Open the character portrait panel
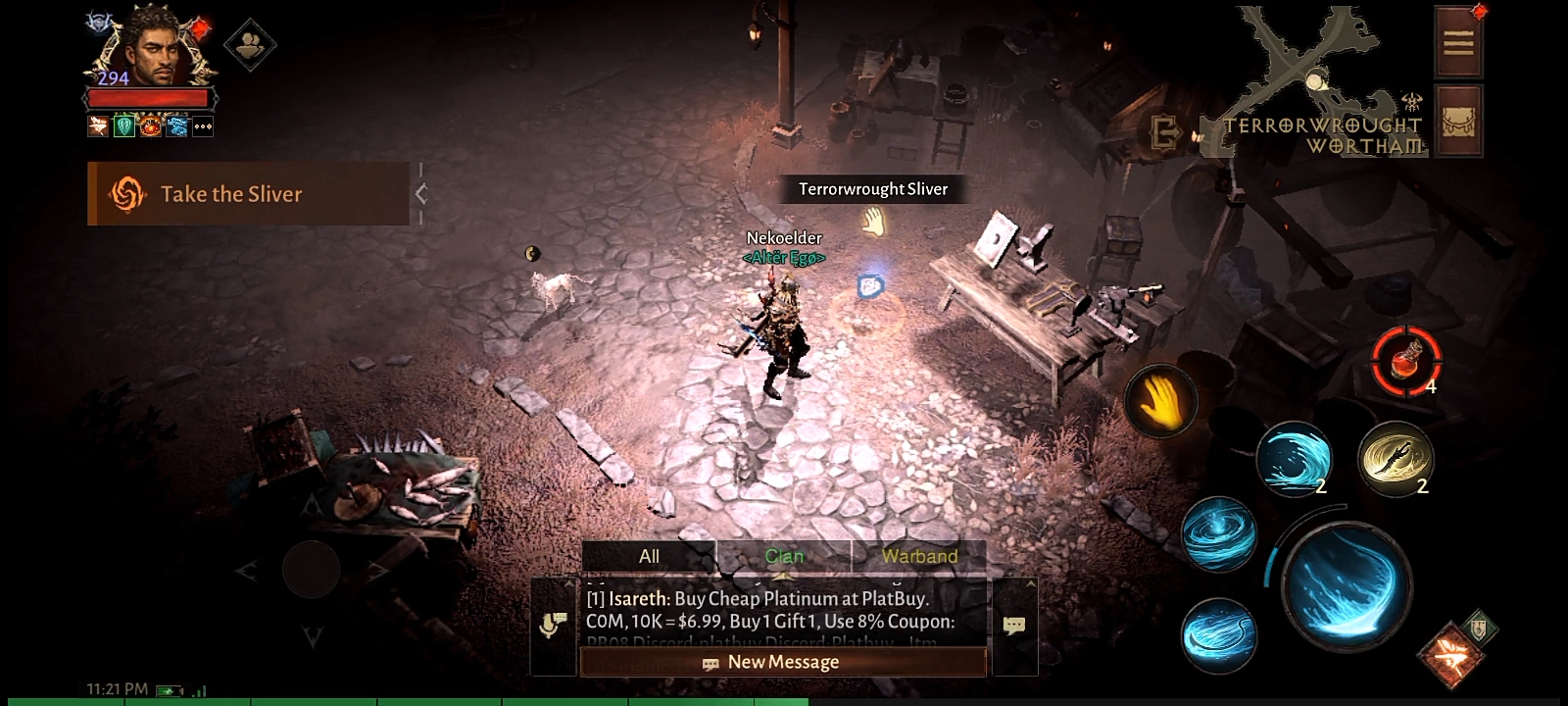The image size is (1568, 706). click(x=153, y=51)
